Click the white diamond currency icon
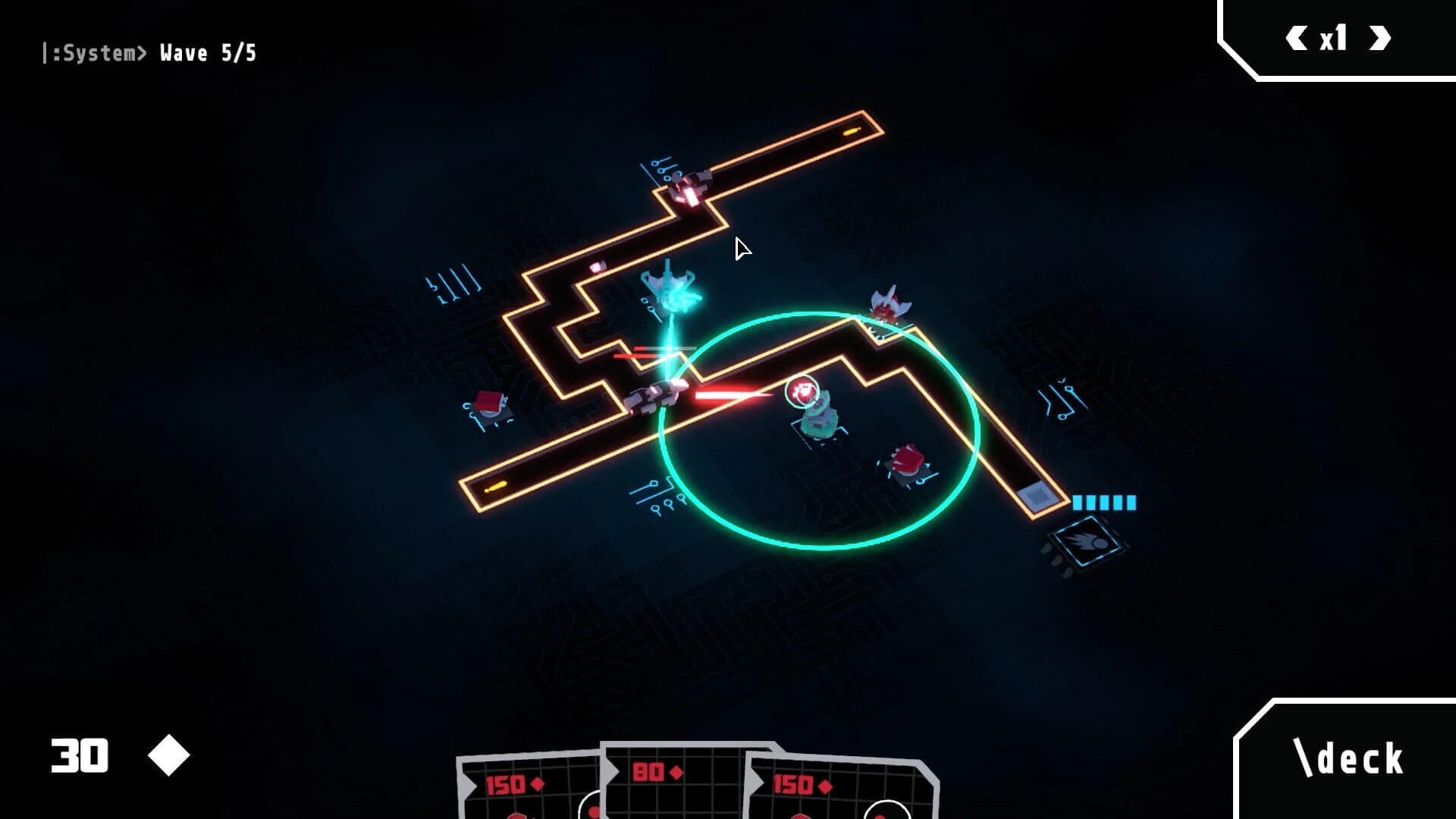This screenshot has height=819, width=1456. 168,755
